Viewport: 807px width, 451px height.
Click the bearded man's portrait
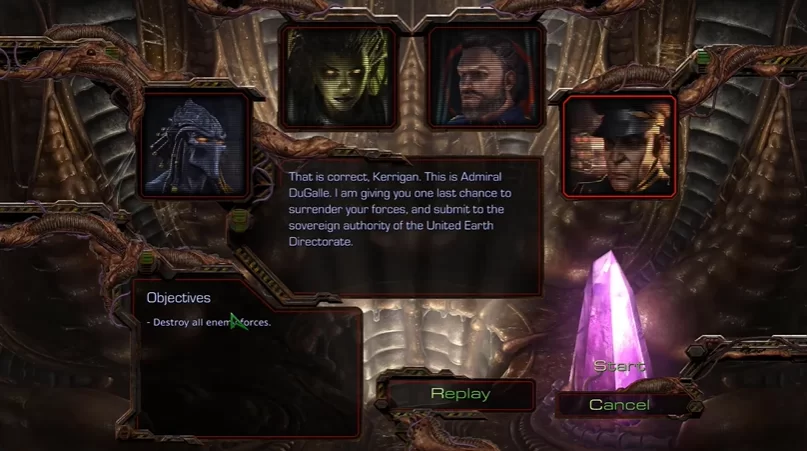486,77
